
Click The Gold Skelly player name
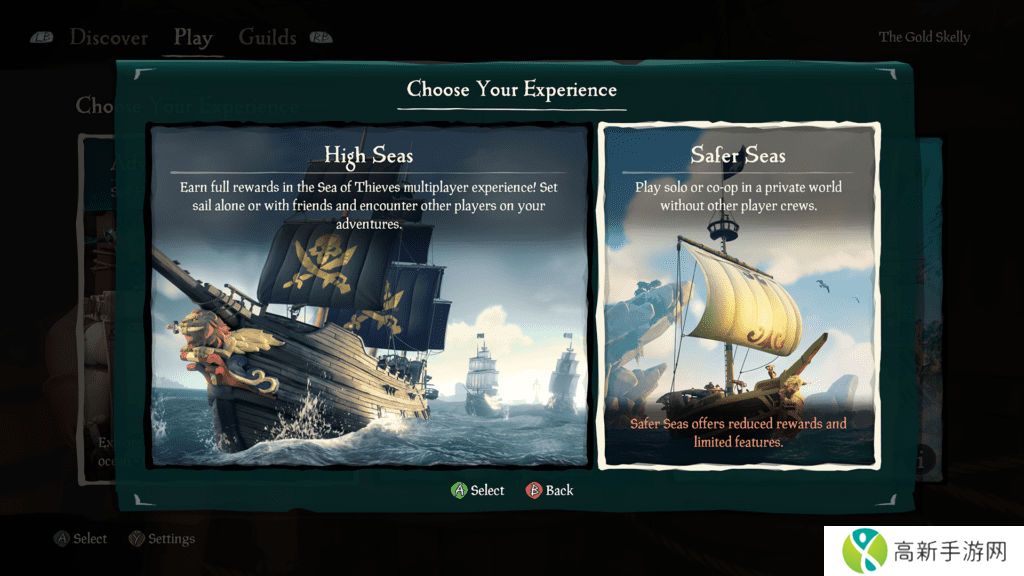(x=924, y=37)
